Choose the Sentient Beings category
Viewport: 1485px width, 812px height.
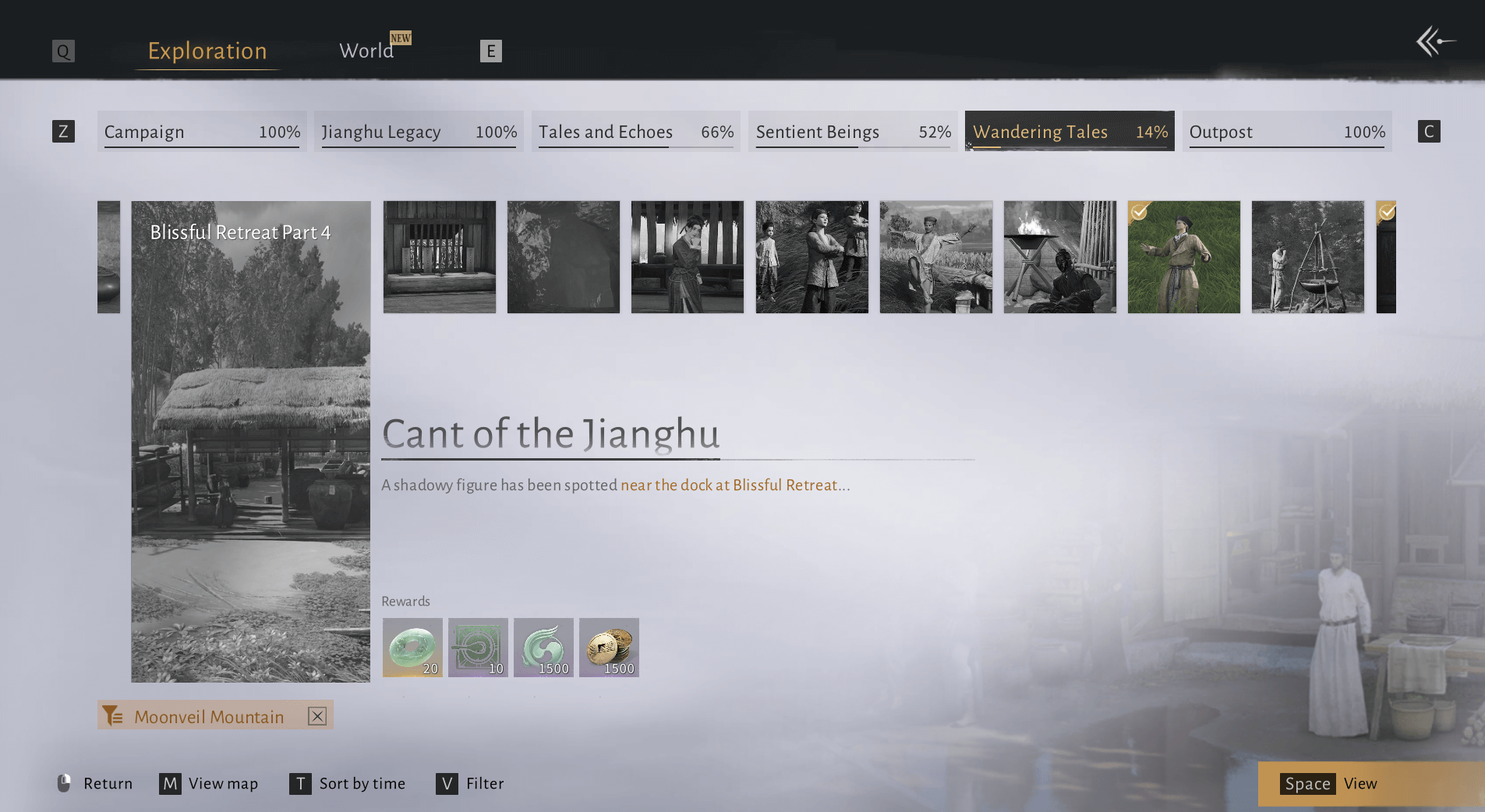[x=853, y=132]
